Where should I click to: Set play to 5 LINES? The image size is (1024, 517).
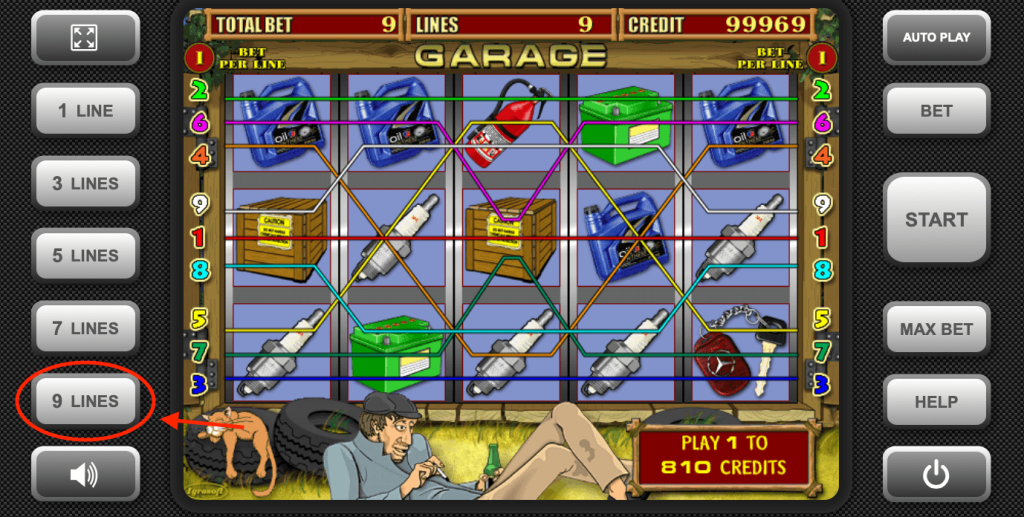(85, 256)
